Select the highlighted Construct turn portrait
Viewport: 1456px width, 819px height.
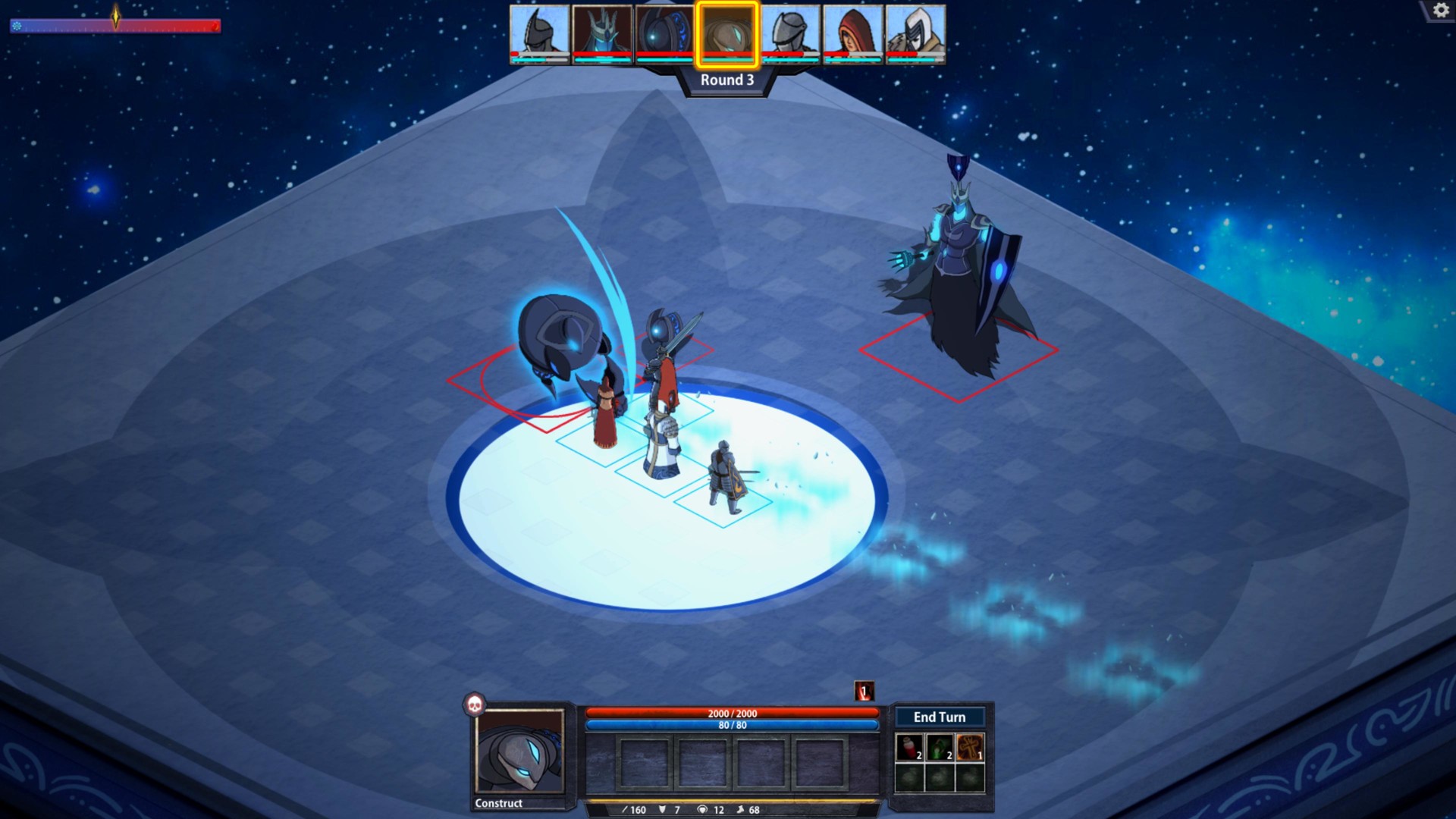(726, 33)
